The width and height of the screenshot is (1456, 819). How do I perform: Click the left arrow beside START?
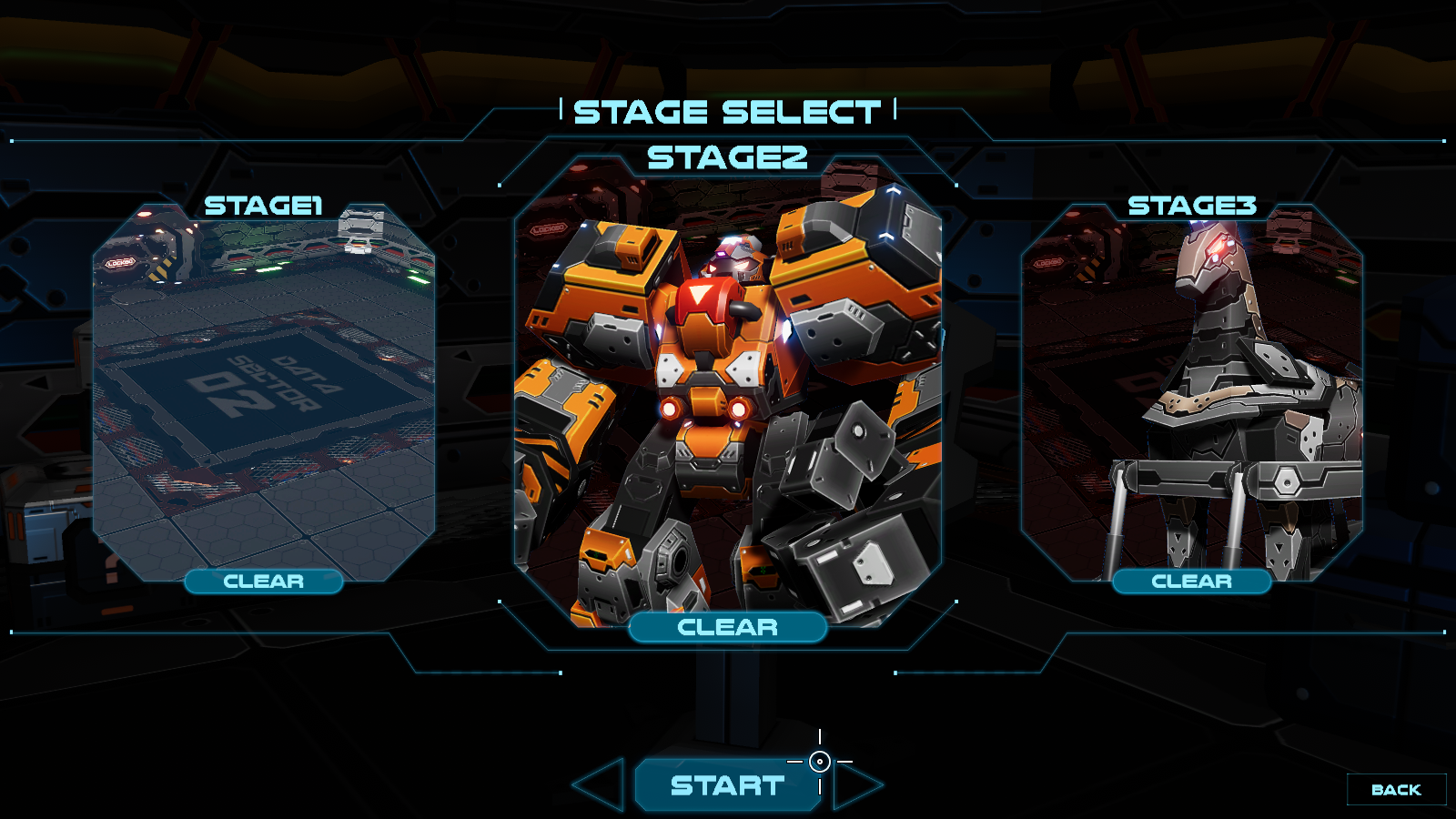pyautogui.click(x=602, y=784)
